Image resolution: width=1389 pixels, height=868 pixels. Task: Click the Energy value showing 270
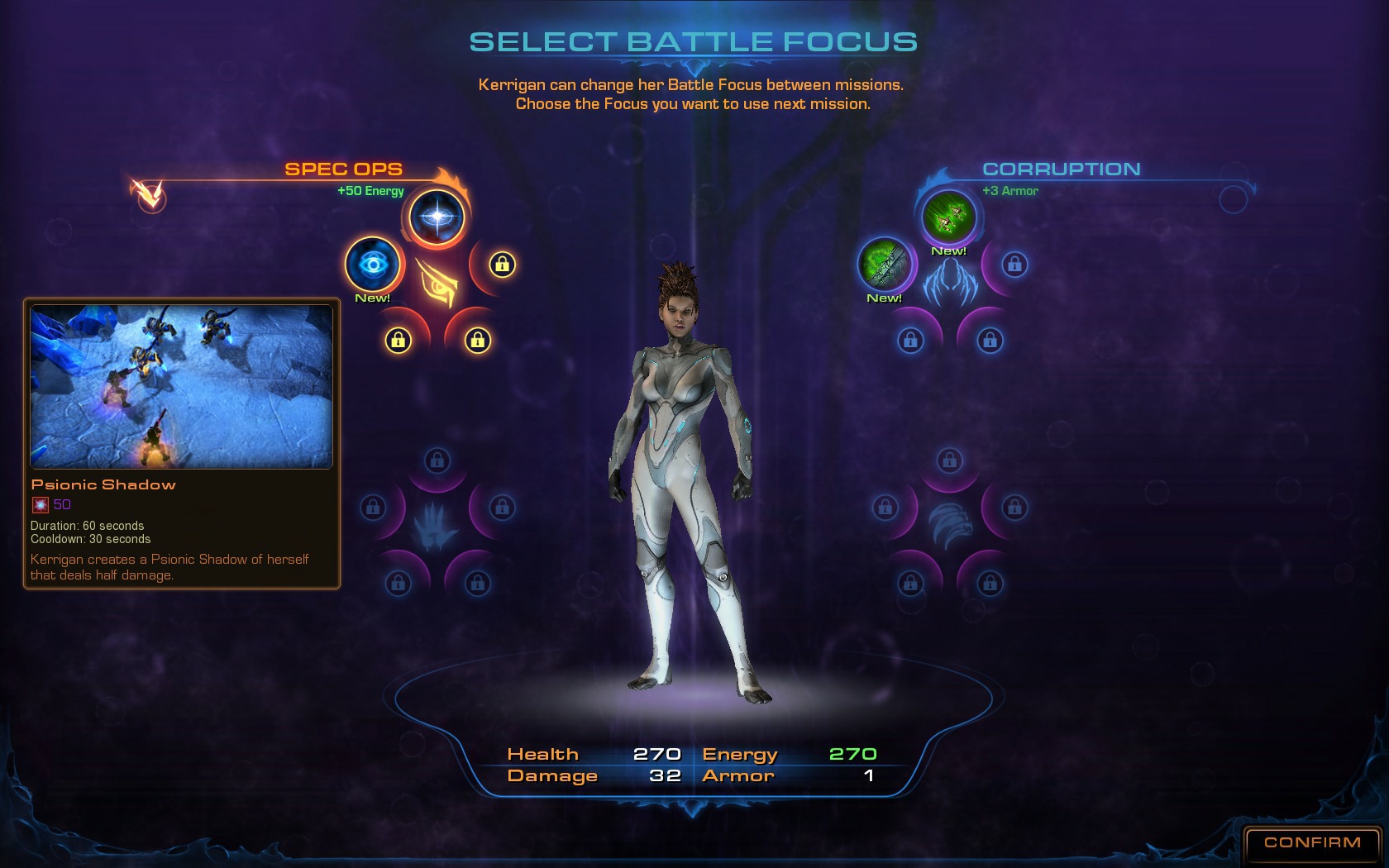[x=852, y=753]
